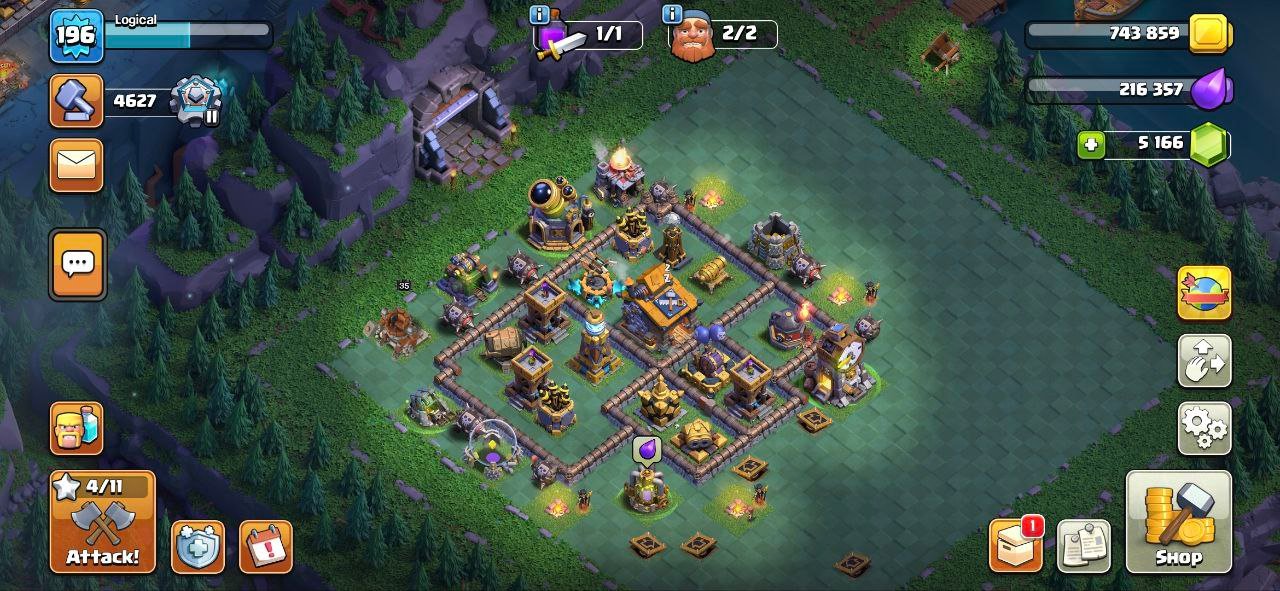Open the shield plus defense button

(197, 547)
